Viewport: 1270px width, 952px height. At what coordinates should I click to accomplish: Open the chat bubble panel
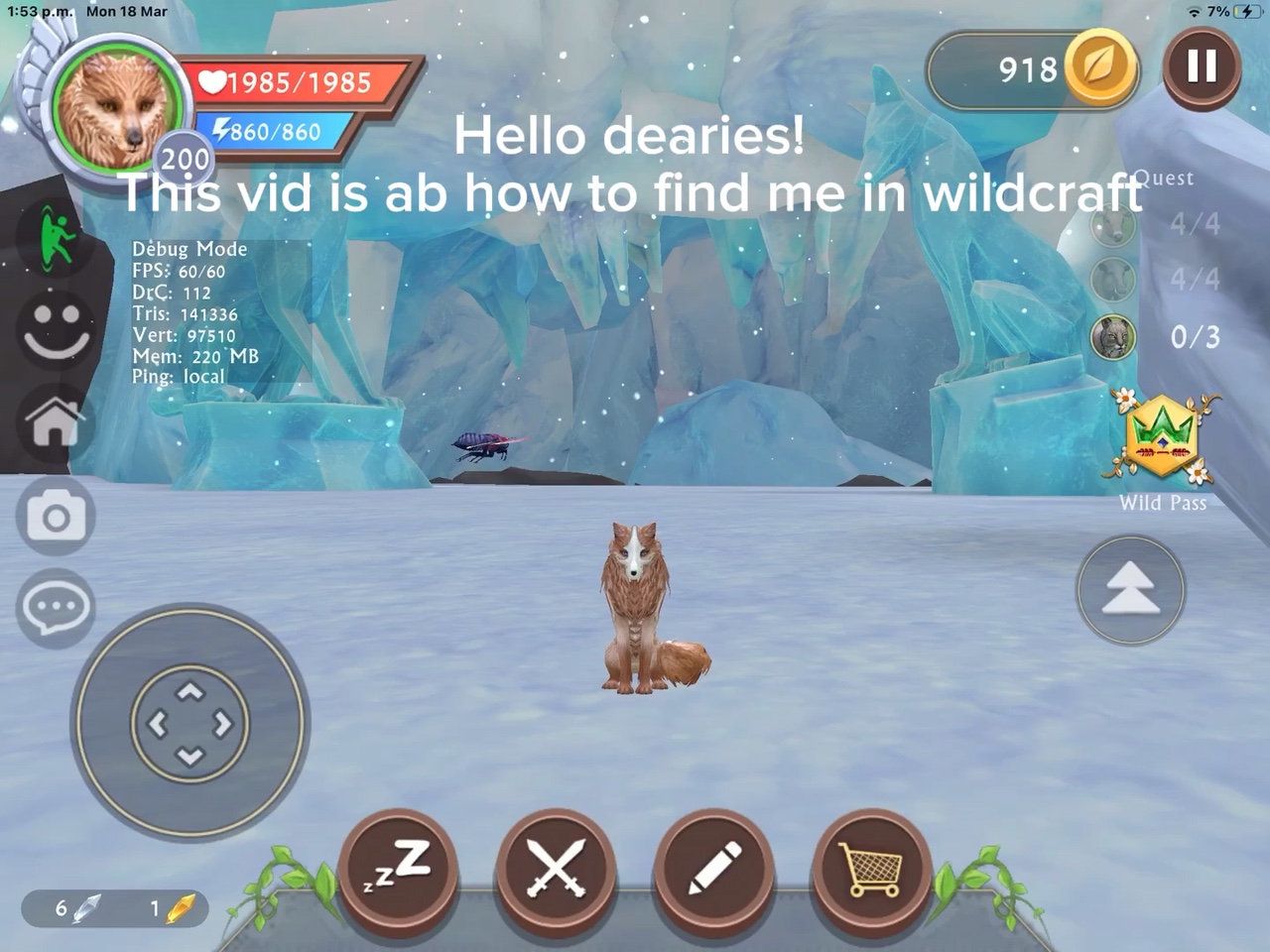tap(55, 605)
